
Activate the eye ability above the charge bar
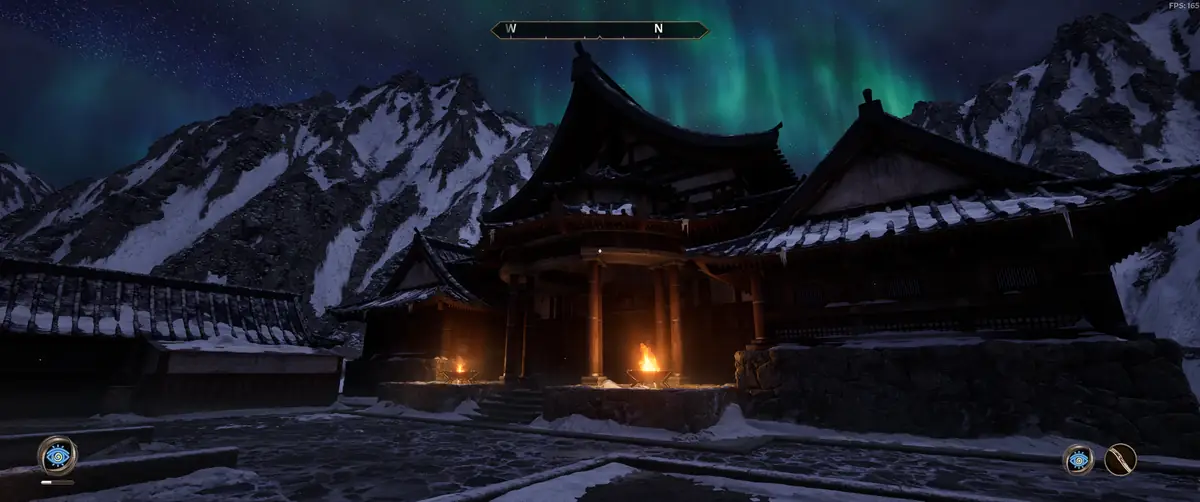pyautogui.click(x=57, y=455)
